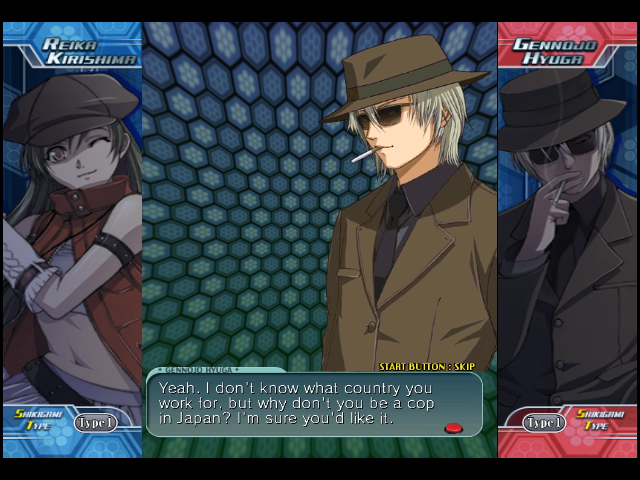Select Gennojo Hyuga's Type 1 Shikigami badge
The height and width of the screenshot is (480, 640).
(x=545, y=422)
